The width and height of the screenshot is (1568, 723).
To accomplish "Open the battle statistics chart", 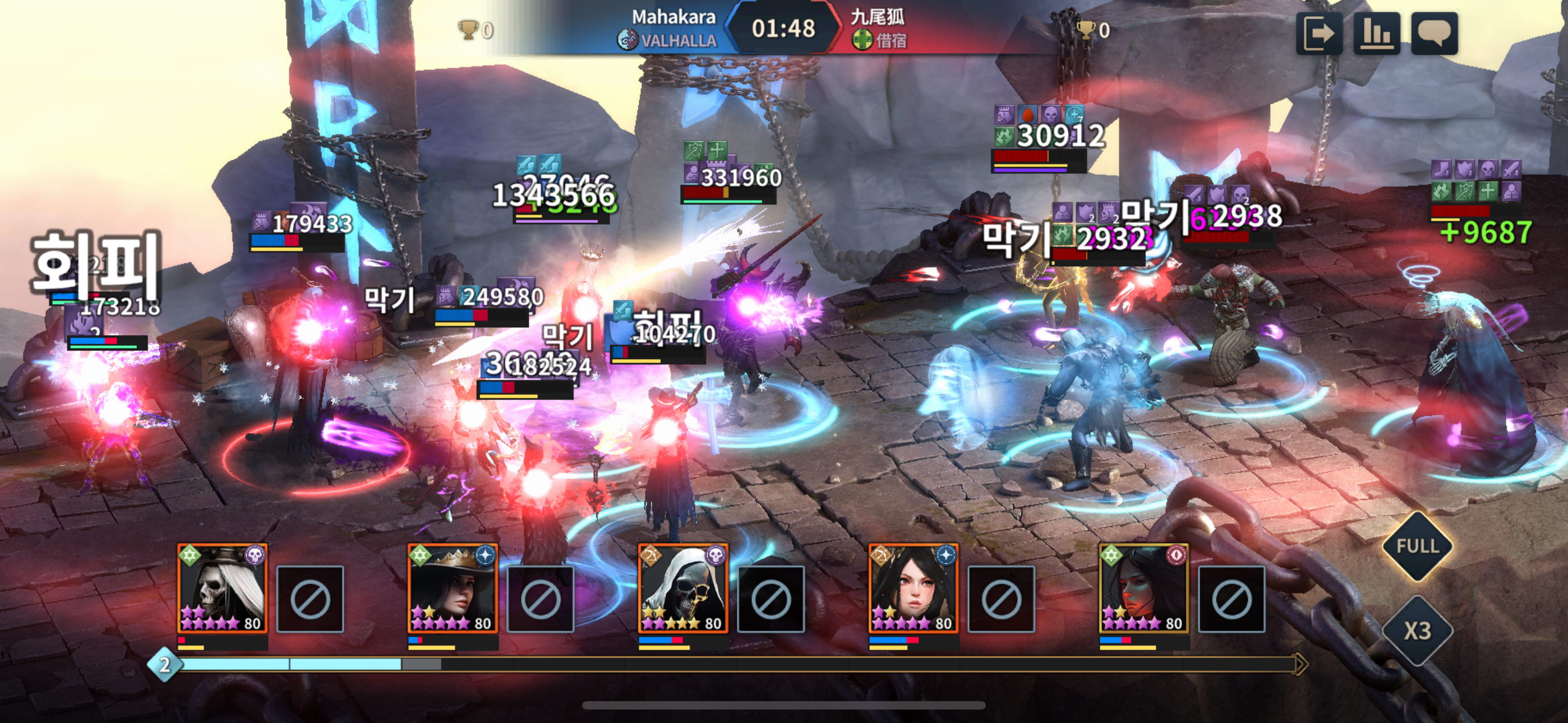I will (1376, 34).
